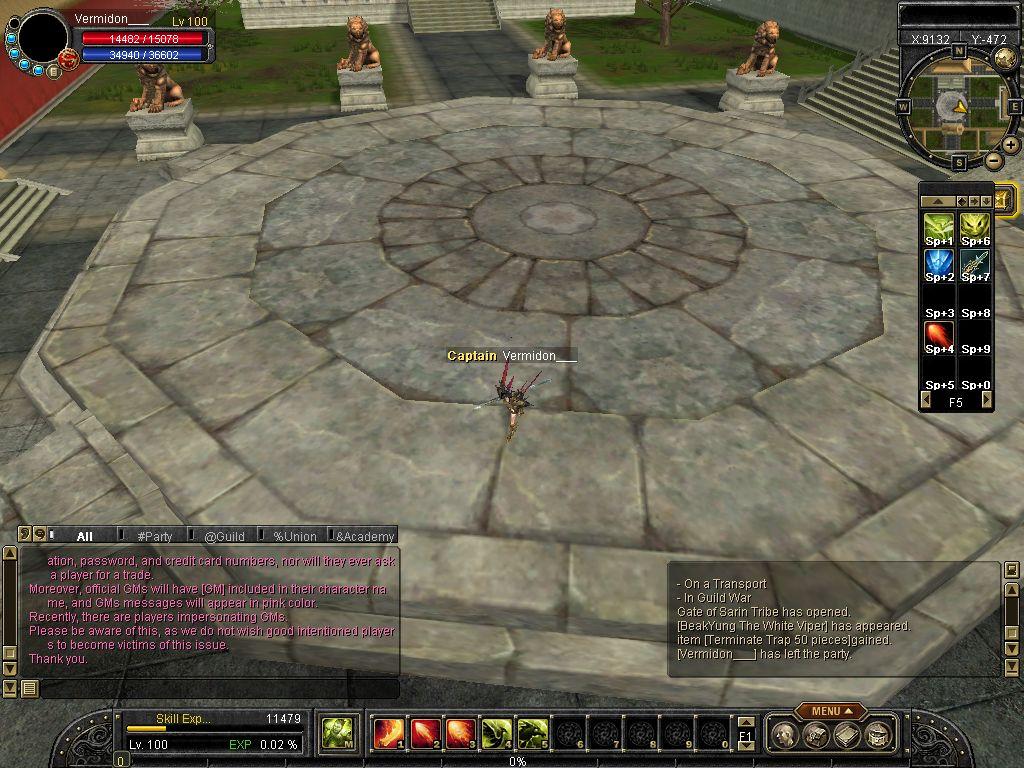Open the world map globe icon
Image resolution: width=1024 pixels, height=768 pixels.
[x=1006, y=59]
